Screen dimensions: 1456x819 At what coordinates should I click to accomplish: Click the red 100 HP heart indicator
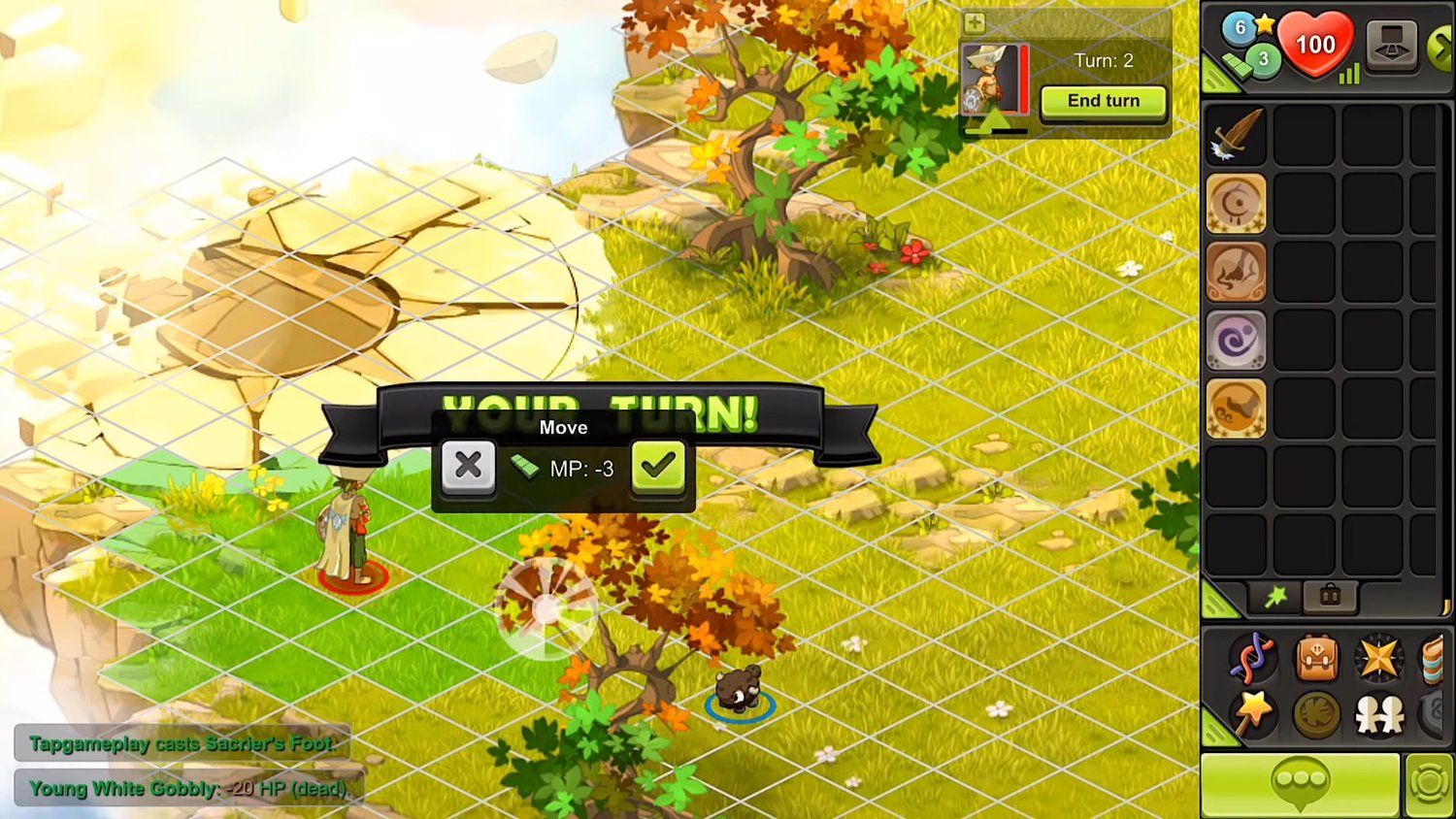(1318, 46)
